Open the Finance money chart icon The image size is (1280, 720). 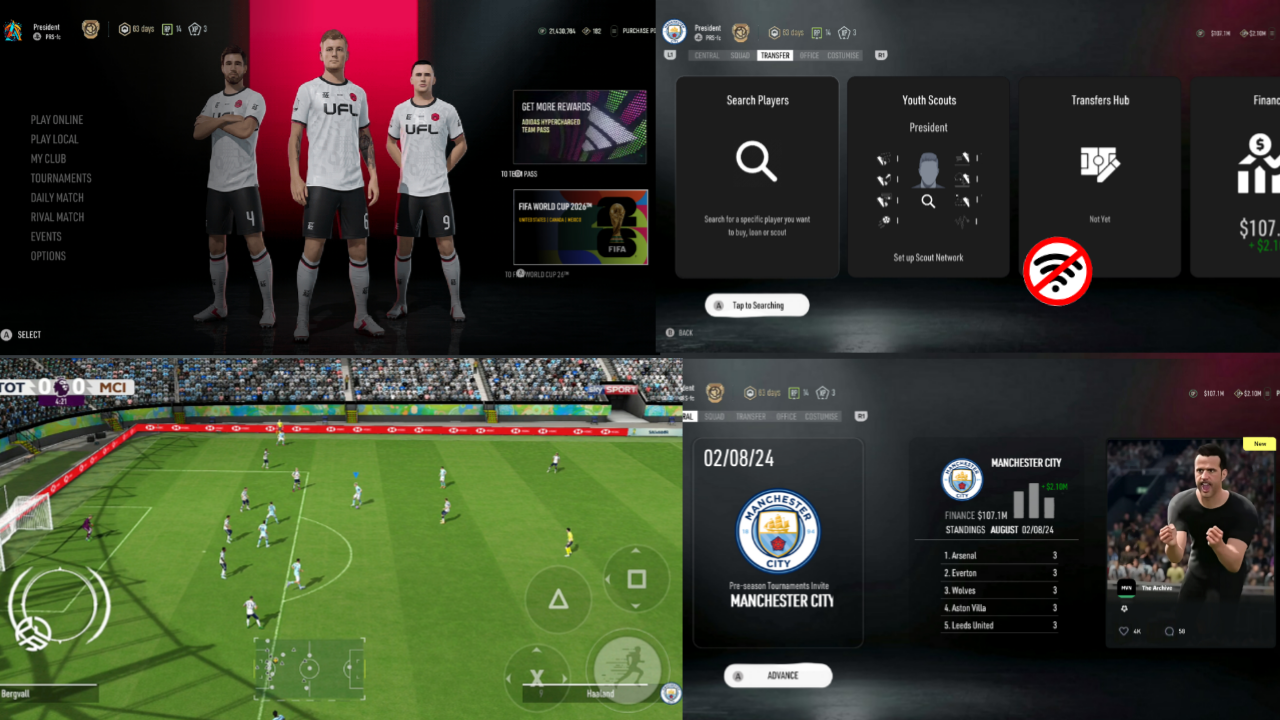click(x=1258, y=165)
